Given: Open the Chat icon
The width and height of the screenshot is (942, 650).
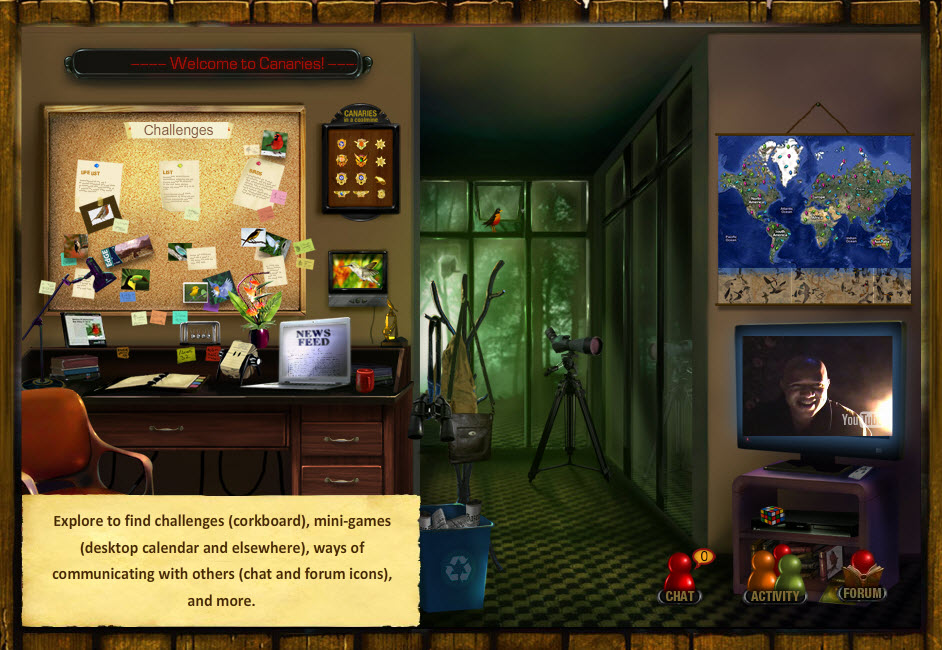Looking at the screenshot, I should point(680,580).
